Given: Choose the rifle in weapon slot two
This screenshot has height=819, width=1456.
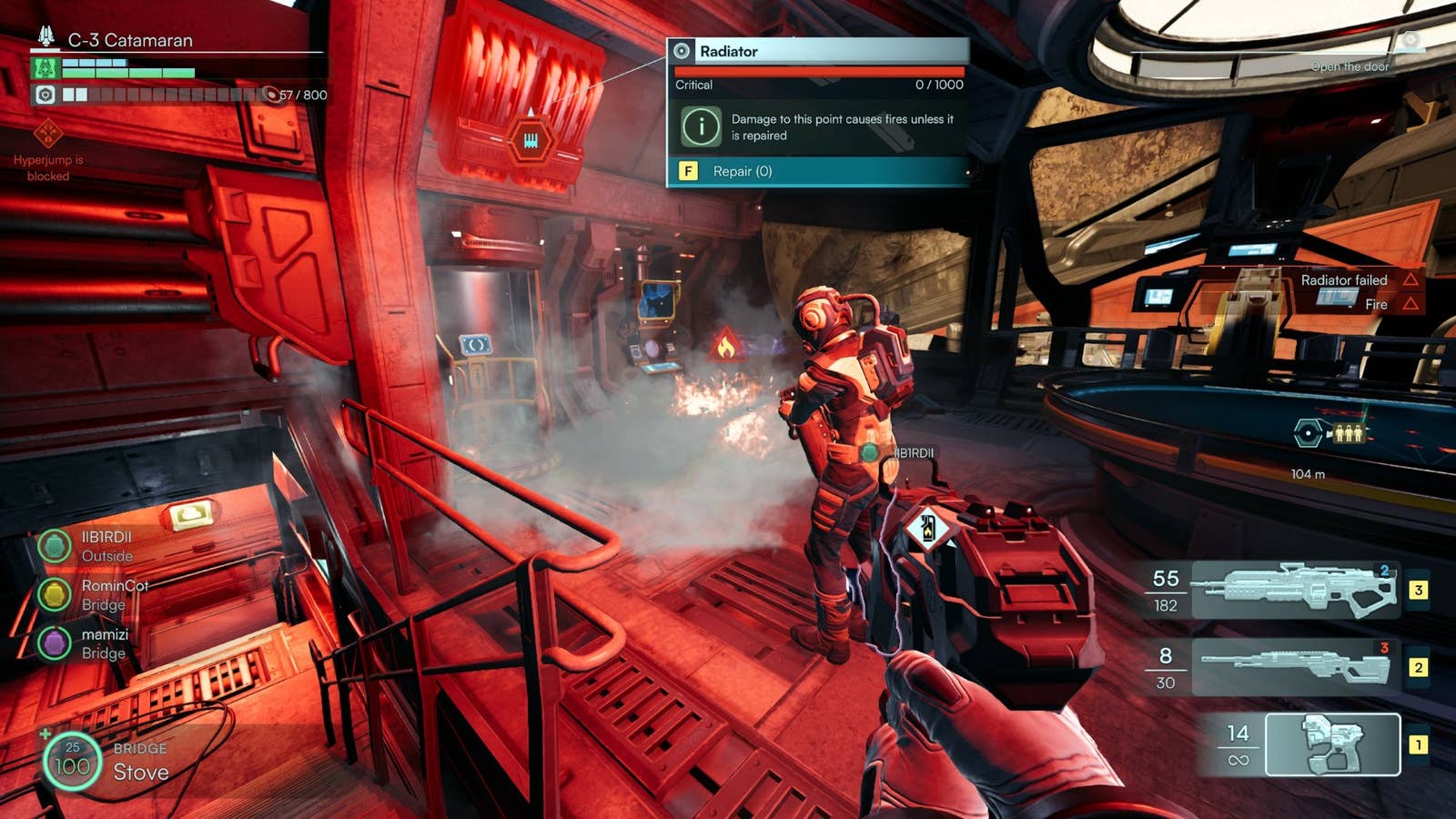Looking at the screenshot, I should 1294,667.
